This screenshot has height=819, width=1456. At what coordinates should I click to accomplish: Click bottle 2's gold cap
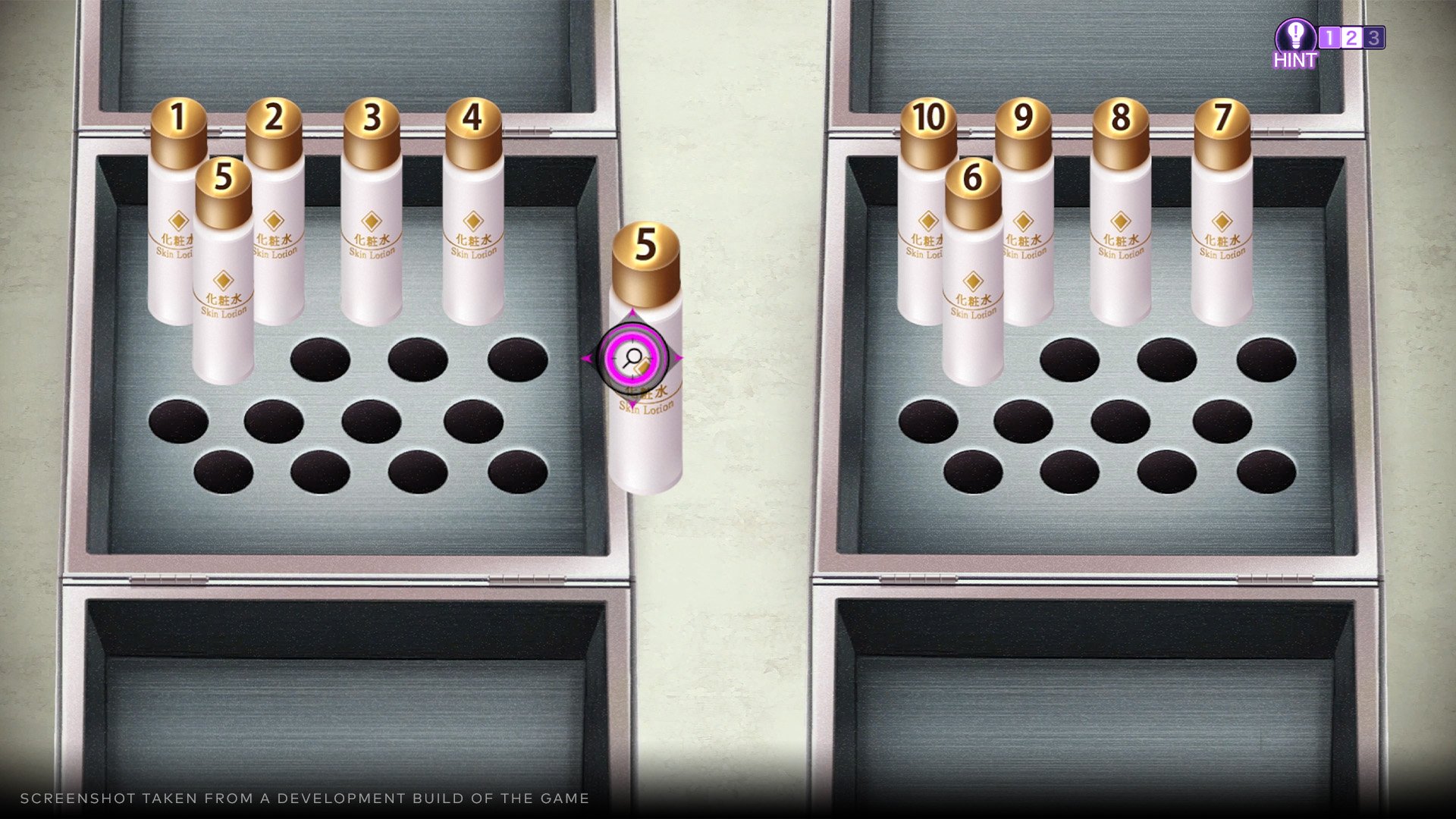(271, 136)
